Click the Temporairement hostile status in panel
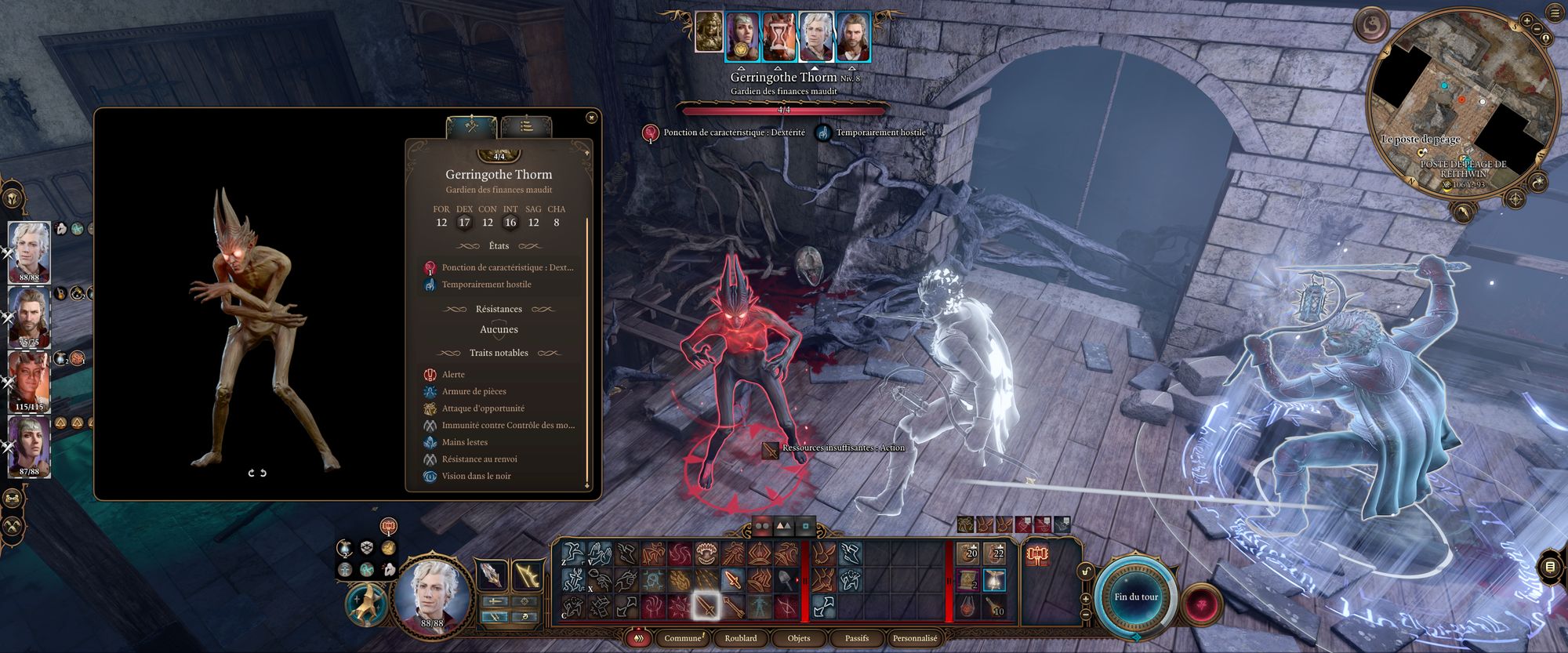Screen dimensions: 1568x653 (x=486, y=285)
